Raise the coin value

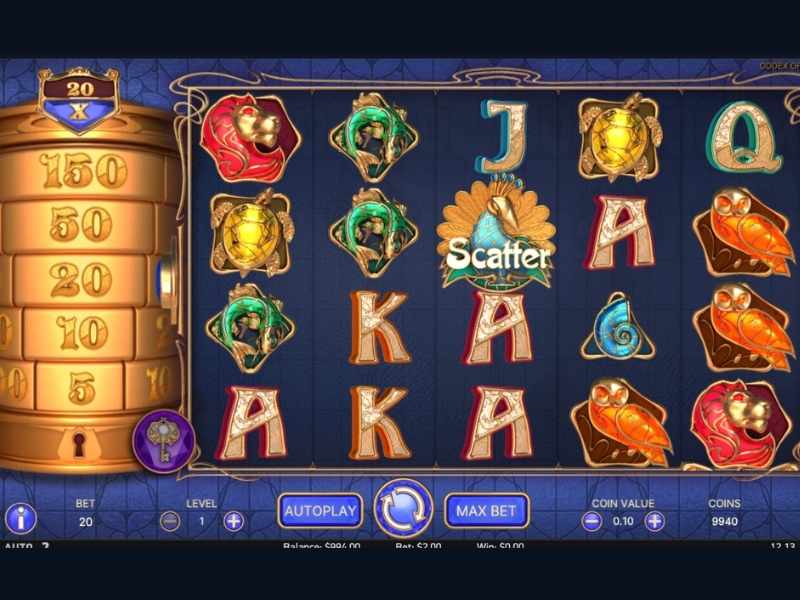click(x=654, y=521)
